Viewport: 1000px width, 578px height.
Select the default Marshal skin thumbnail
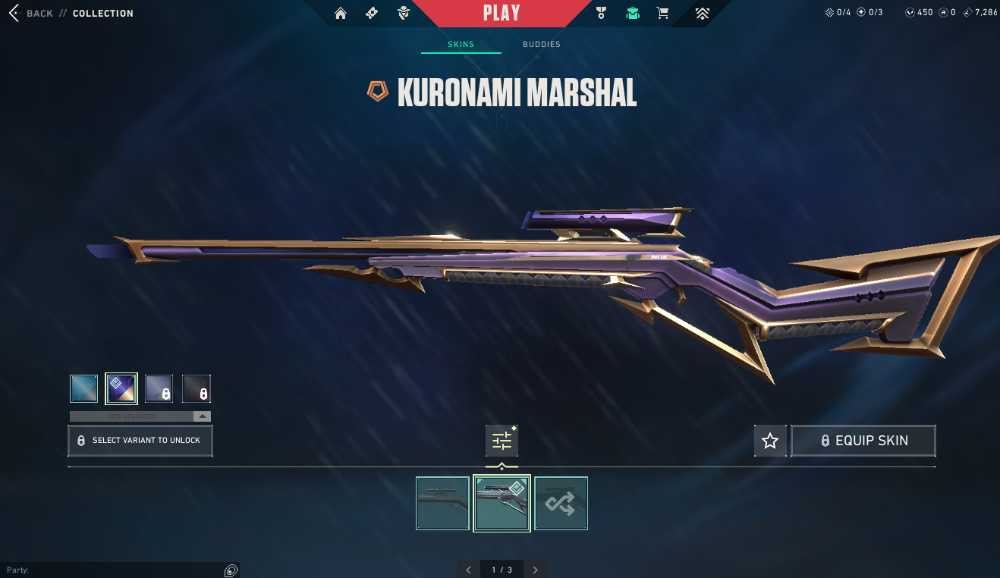pyautogui.click(x=443, y=503)
